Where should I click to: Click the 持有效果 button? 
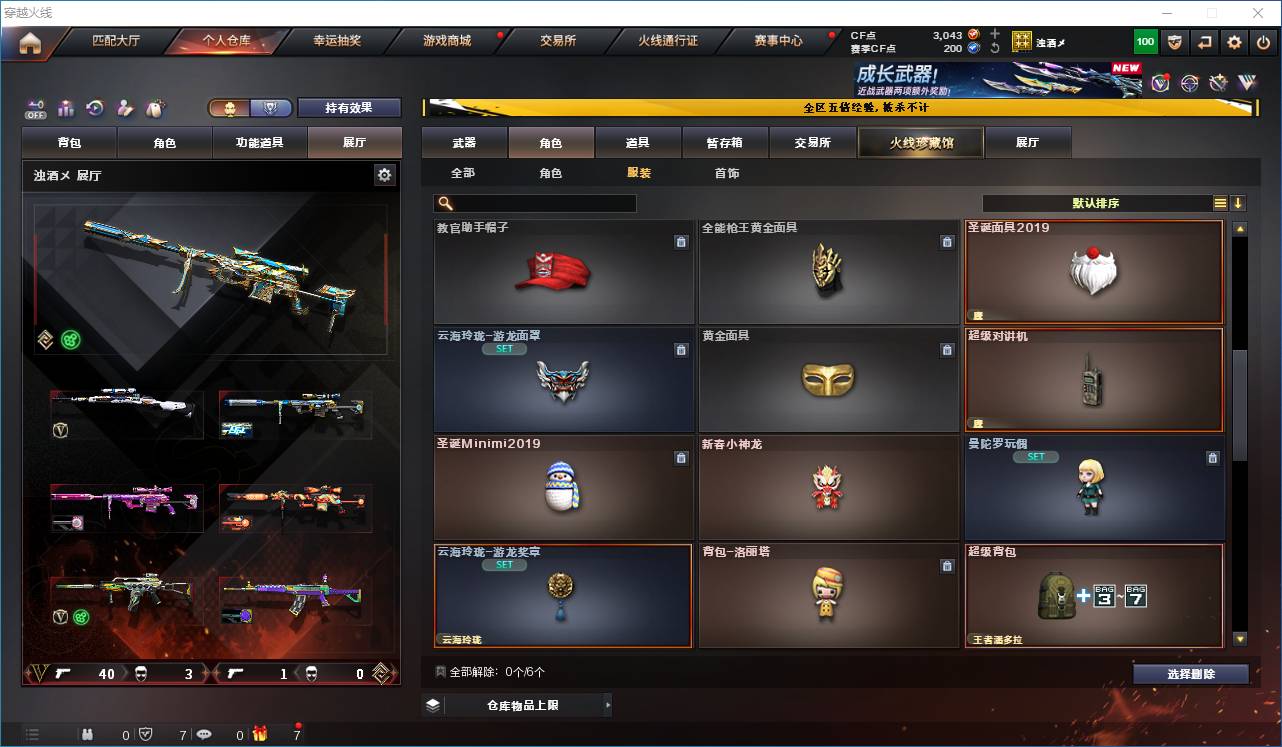[349, 106]
